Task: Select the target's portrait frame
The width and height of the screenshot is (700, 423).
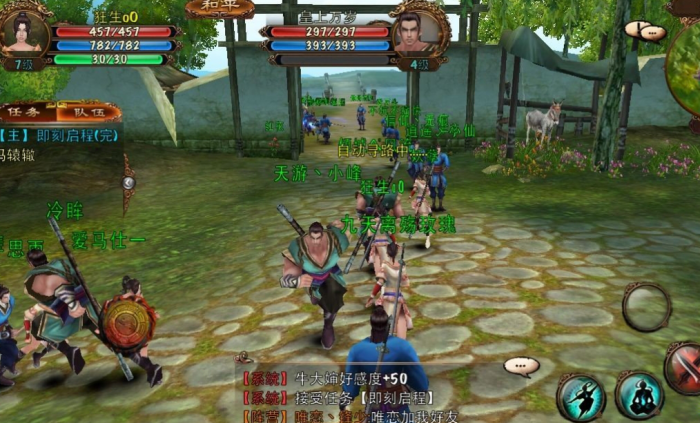Action: pyautogui.click(x=421, y=31)
